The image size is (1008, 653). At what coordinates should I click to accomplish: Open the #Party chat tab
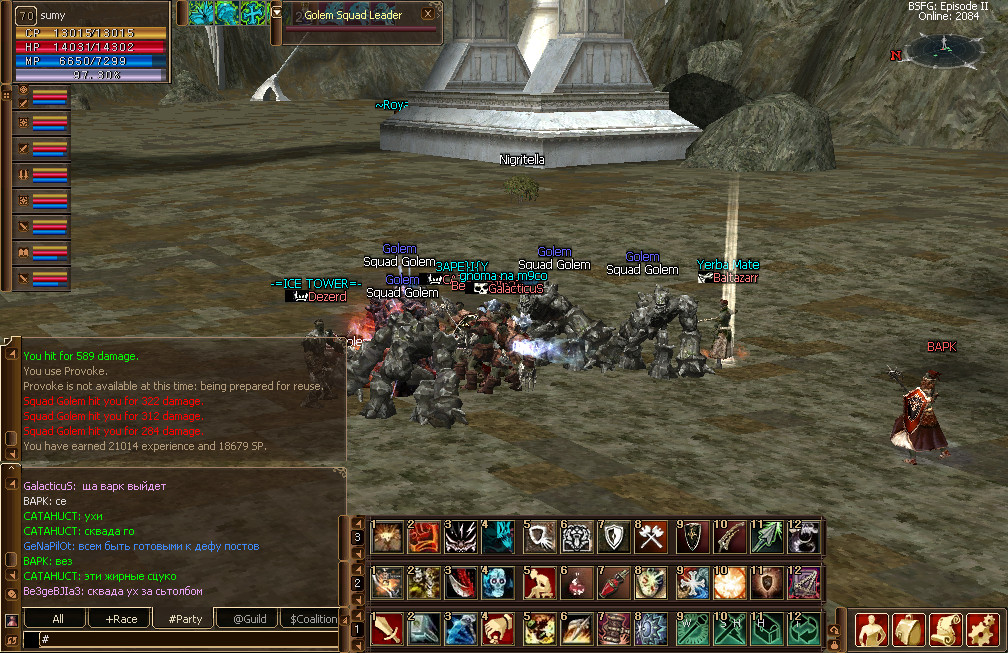point(184,619)
